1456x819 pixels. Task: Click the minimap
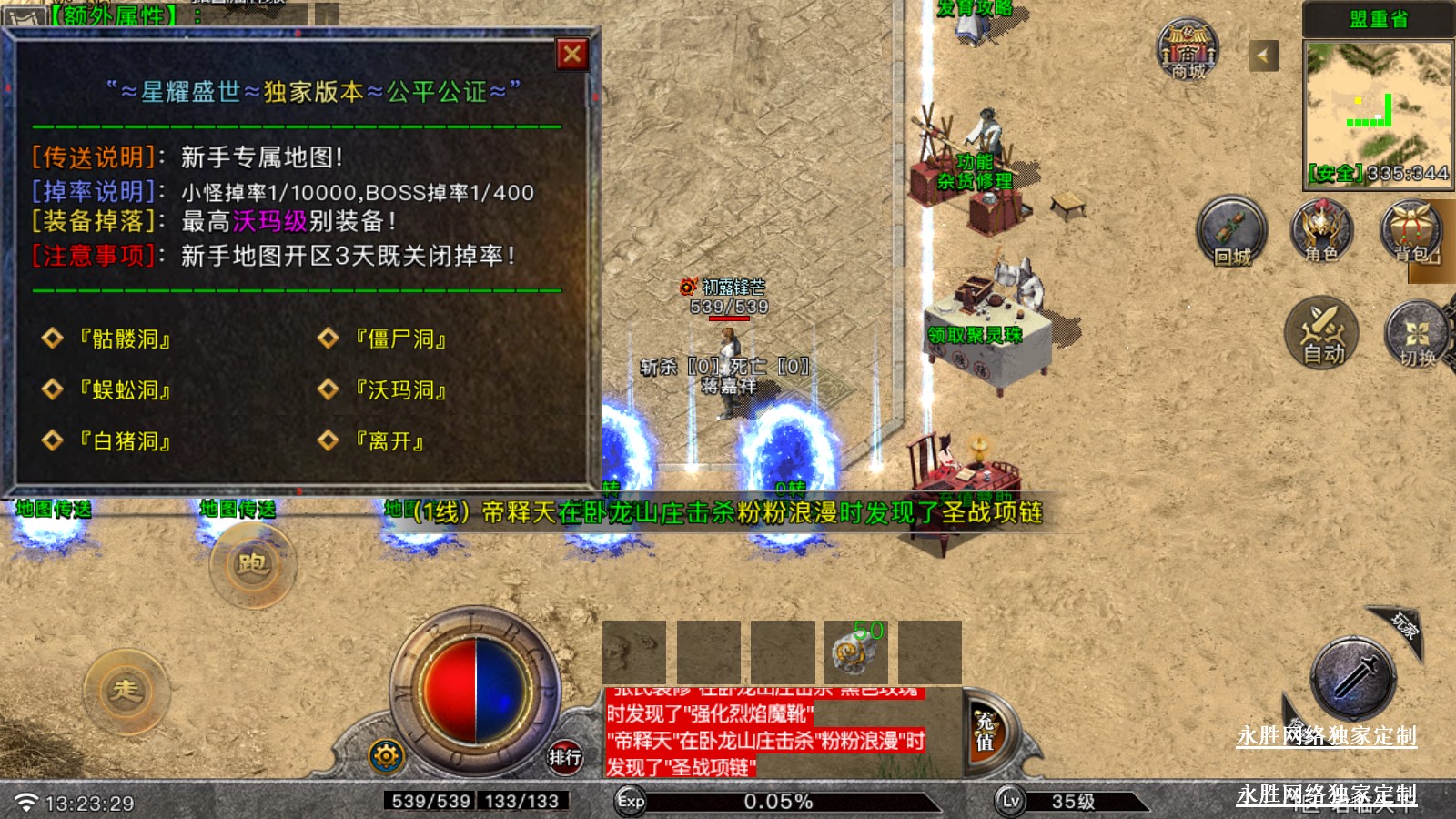coord(1378,112)
